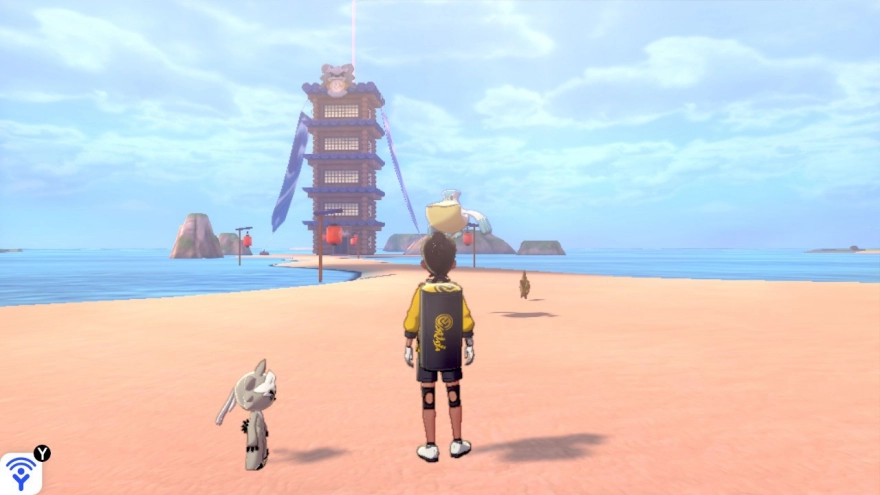This screenshot has width=880, height=495.
Task: Open the Y-Comm wireless icon
Action: tap(20, 473)
